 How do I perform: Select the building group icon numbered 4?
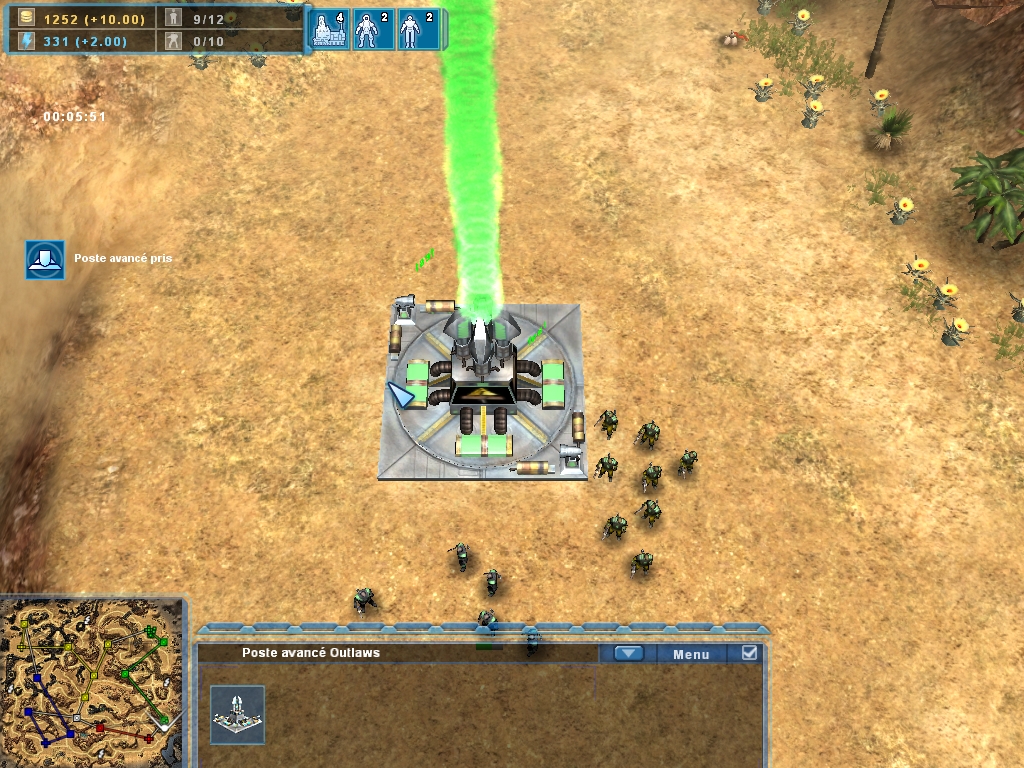coord(330,30)
